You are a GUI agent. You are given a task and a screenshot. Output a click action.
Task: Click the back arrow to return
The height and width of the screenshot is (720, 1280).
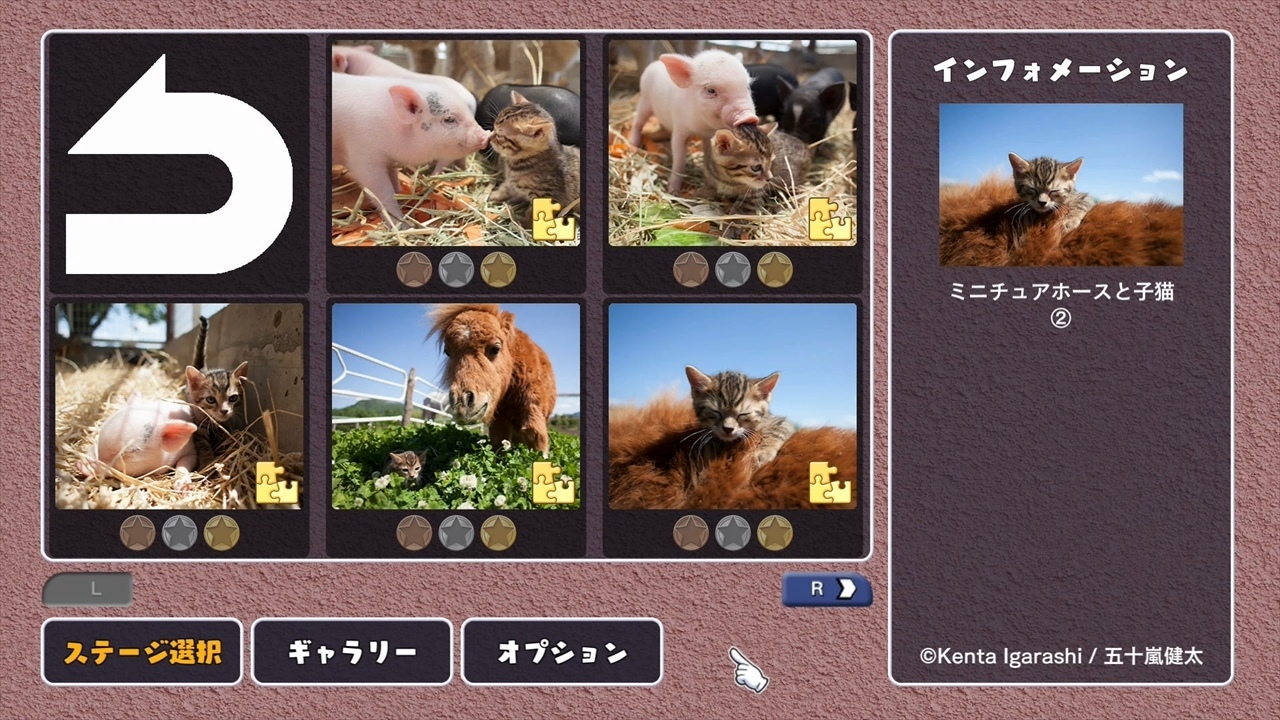click(x=178, y=160)
